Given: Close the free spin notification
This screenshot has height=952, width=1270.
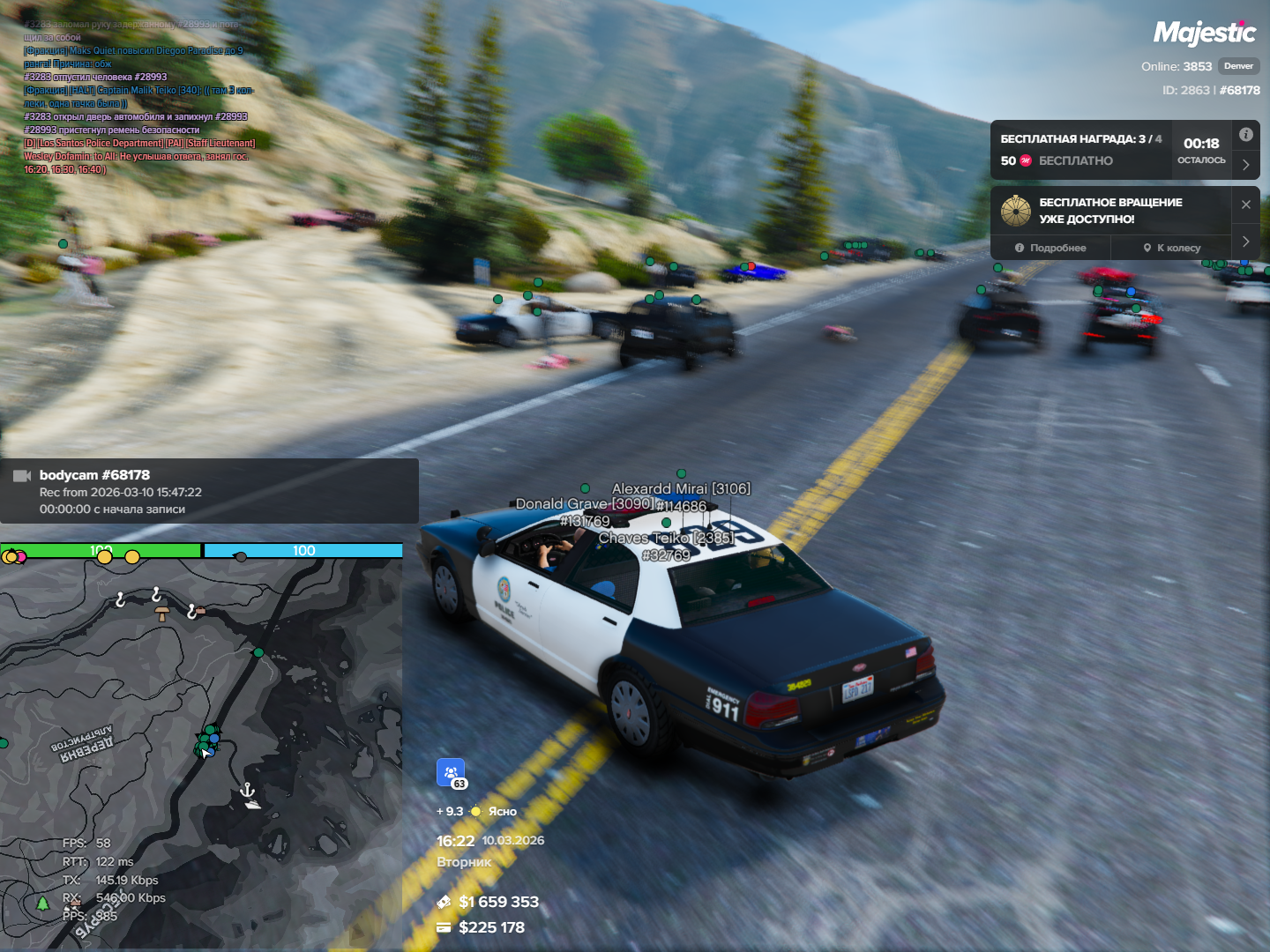Looking at the screenshot, I should [x=1245, y=205].
